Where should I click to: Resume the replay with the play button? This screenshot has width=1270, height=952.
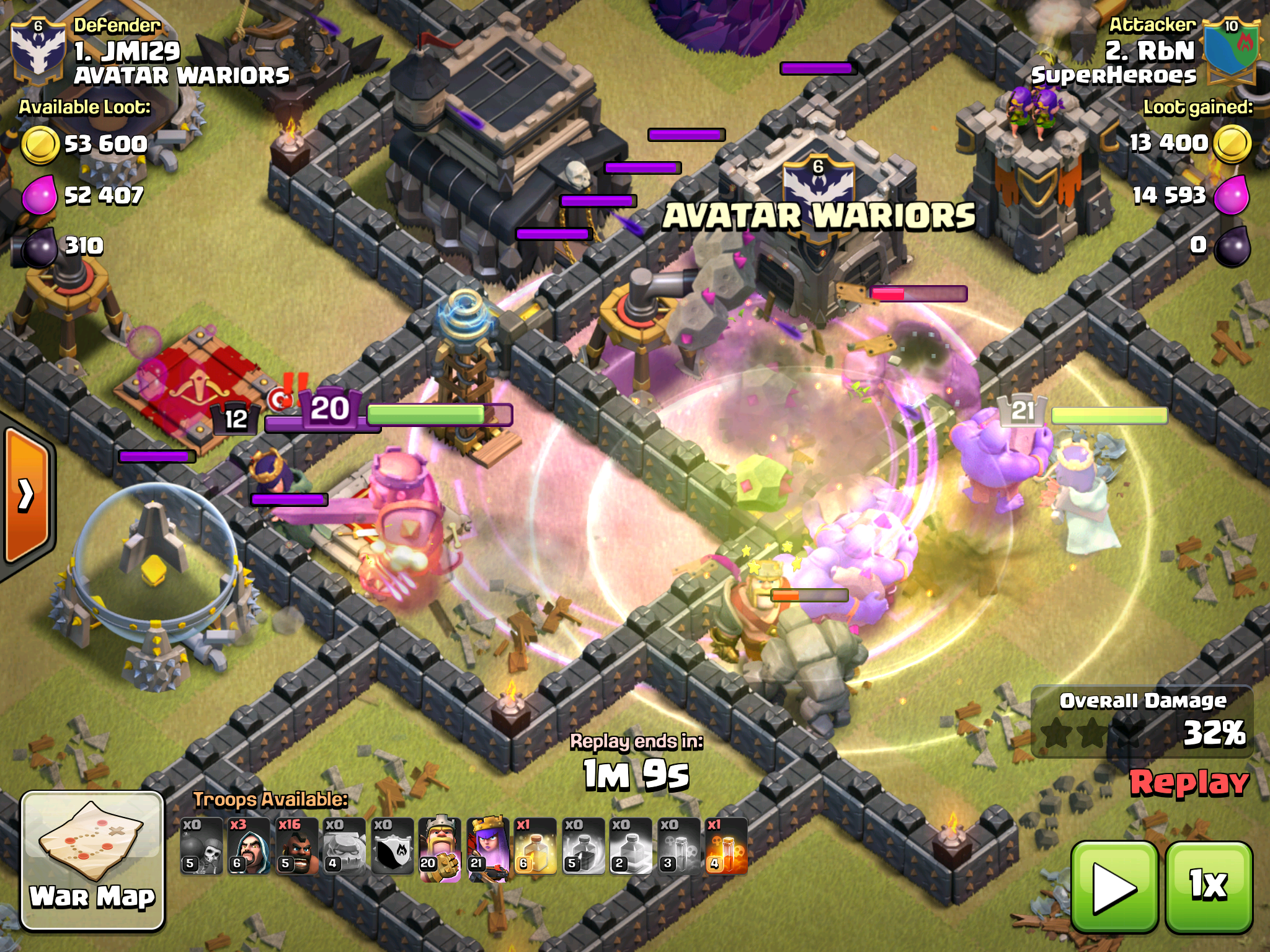[x=1114, y=887]
